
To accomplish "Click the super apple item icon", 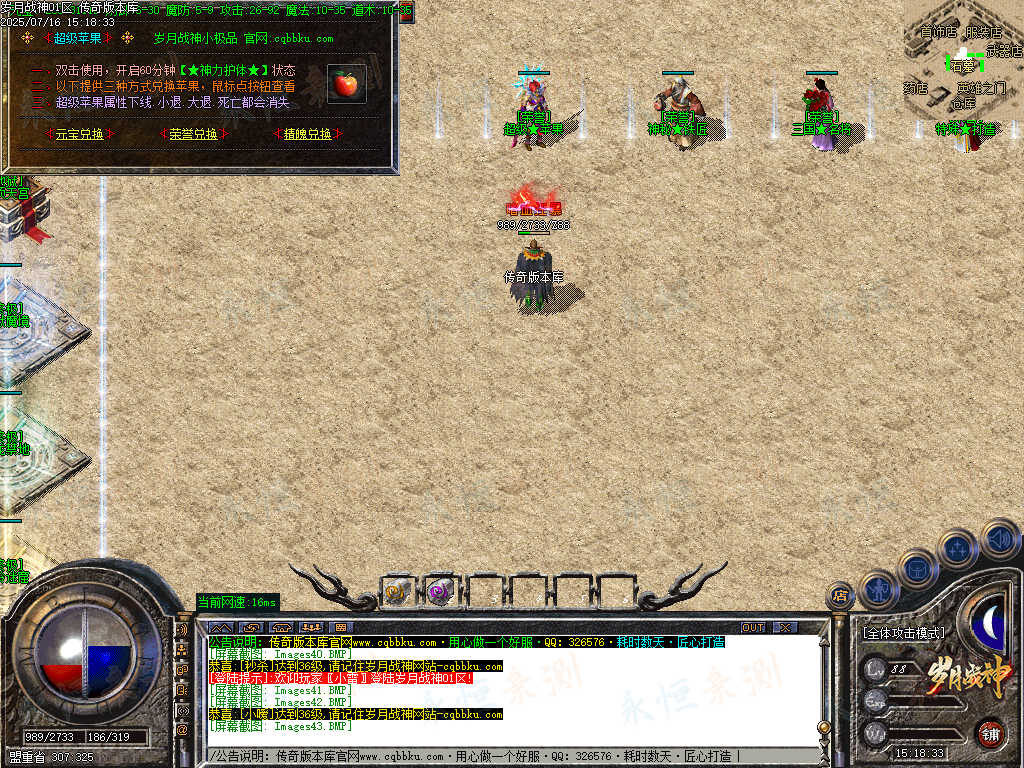I will click(x=346, y=84).
